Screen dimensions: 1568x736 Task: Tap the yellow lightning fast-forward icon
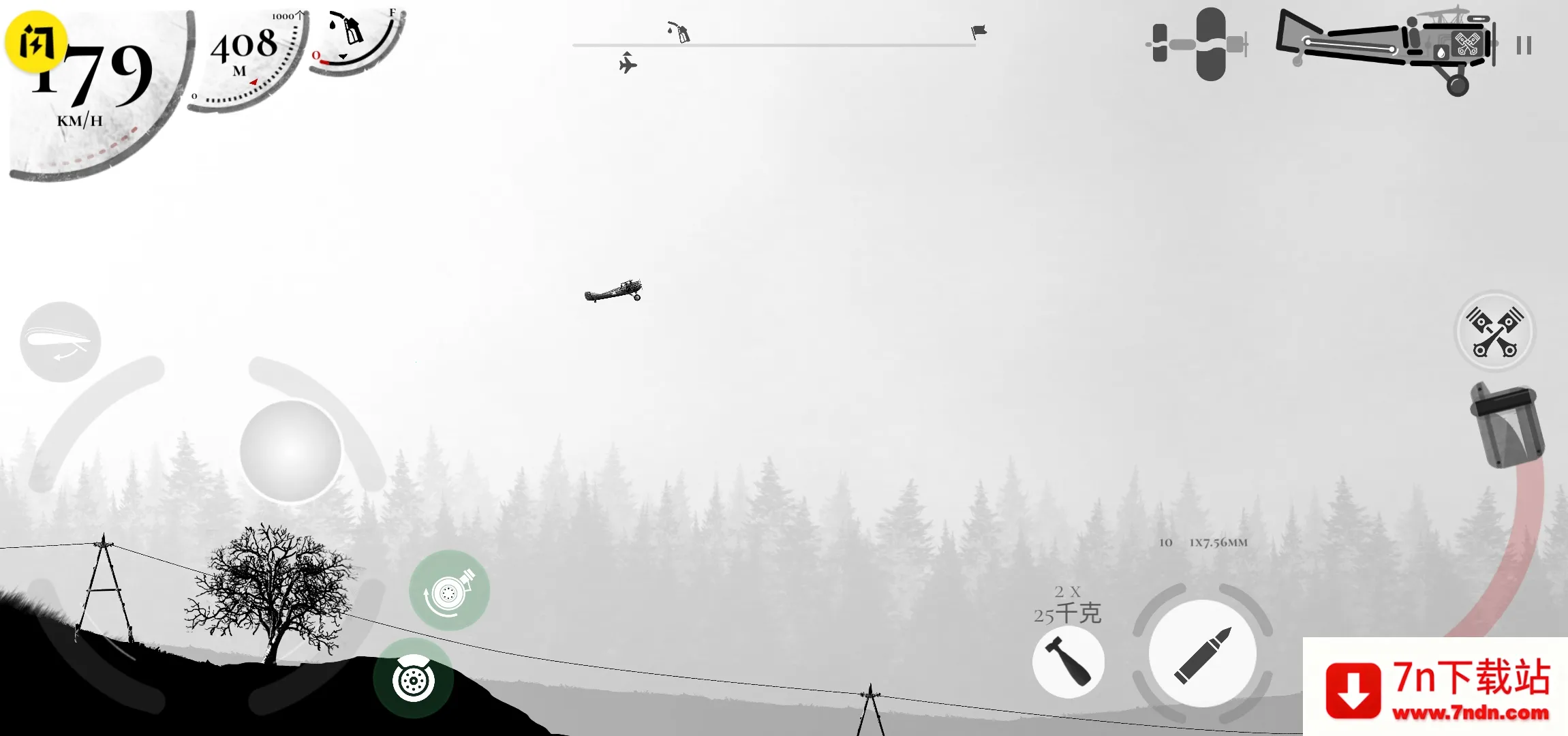click(35, 42)
